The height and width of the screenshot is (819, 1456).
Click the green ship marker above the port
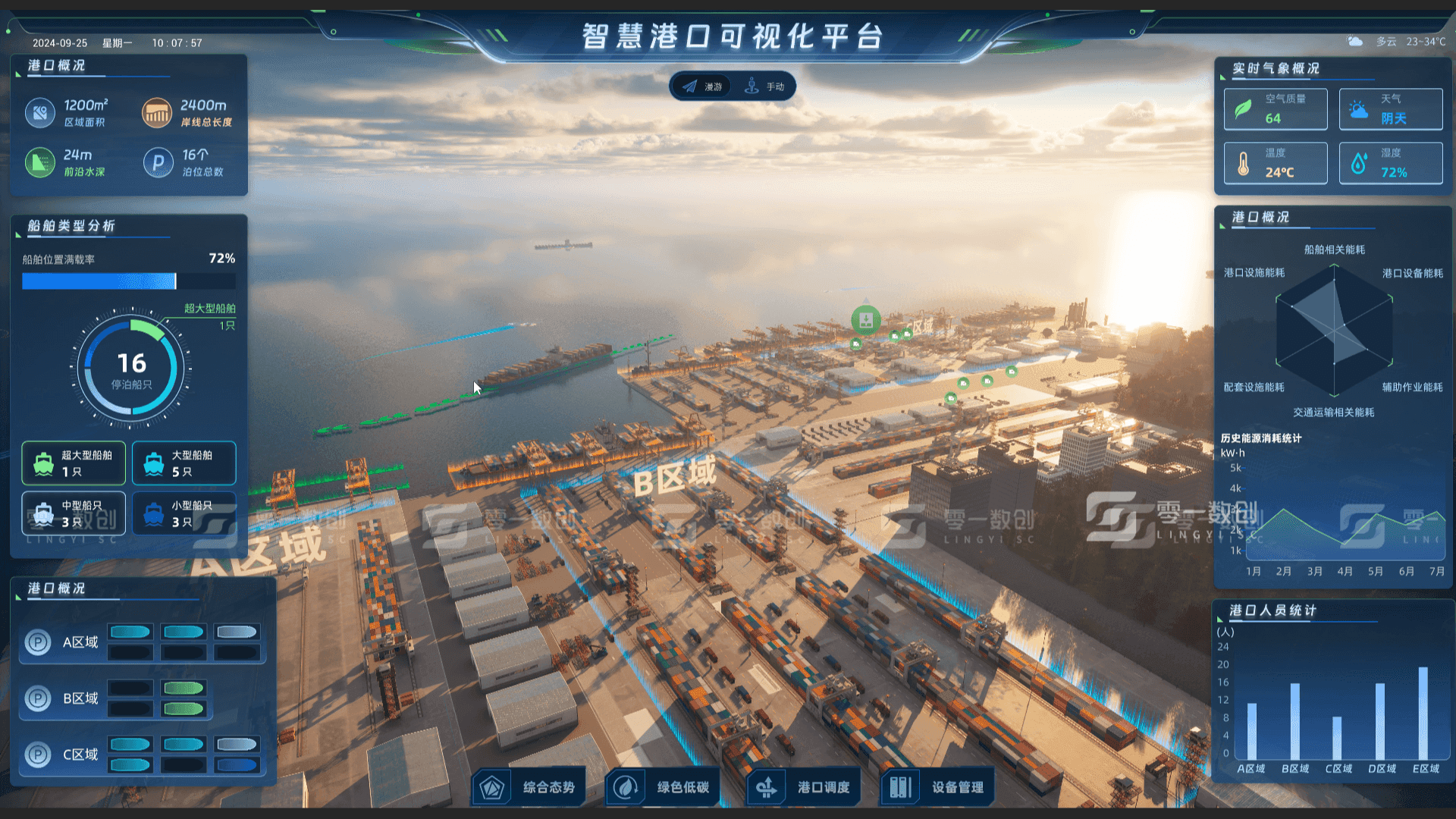865,319
